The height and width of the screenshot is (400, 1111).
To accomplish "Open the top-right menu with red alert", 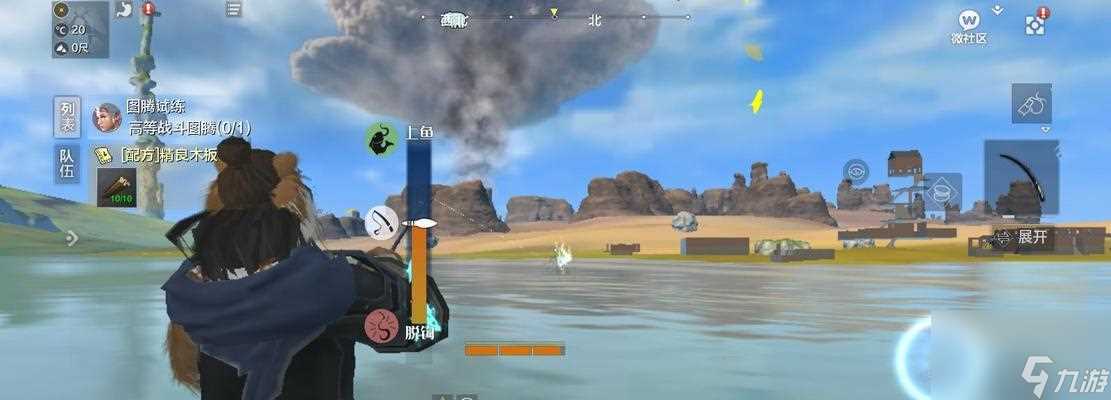I will coord(1035,23).
